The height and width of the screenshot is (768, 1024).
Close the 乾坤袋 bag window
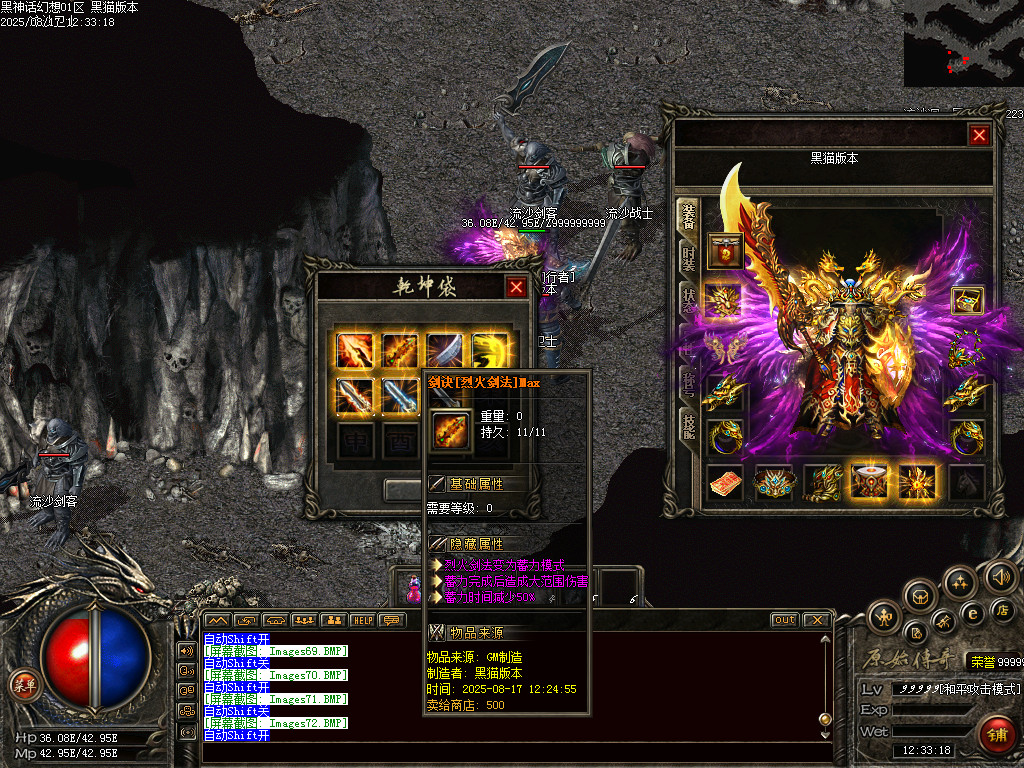(516, 288)
